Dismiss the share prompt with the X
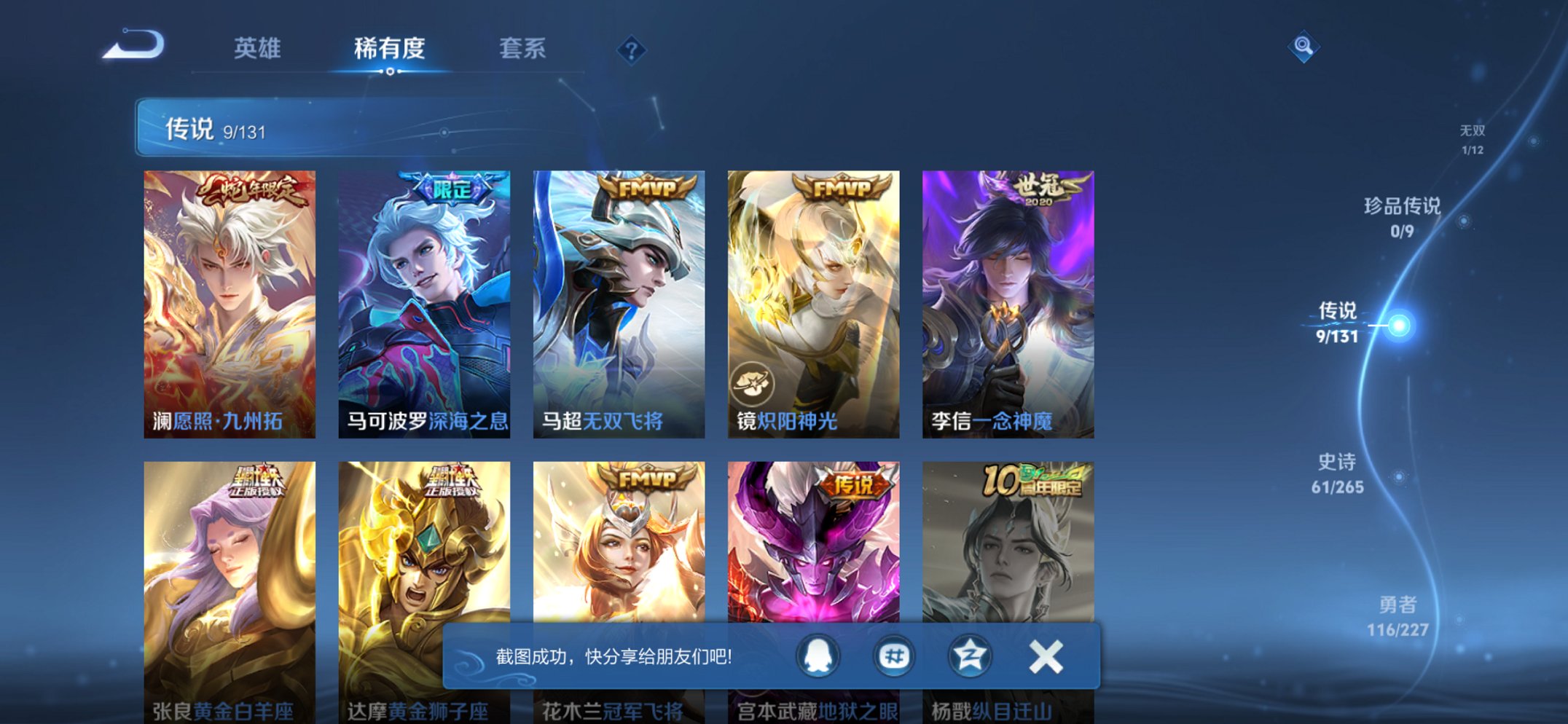Viewport: 1568px width, 724px height. point(1046,655)
